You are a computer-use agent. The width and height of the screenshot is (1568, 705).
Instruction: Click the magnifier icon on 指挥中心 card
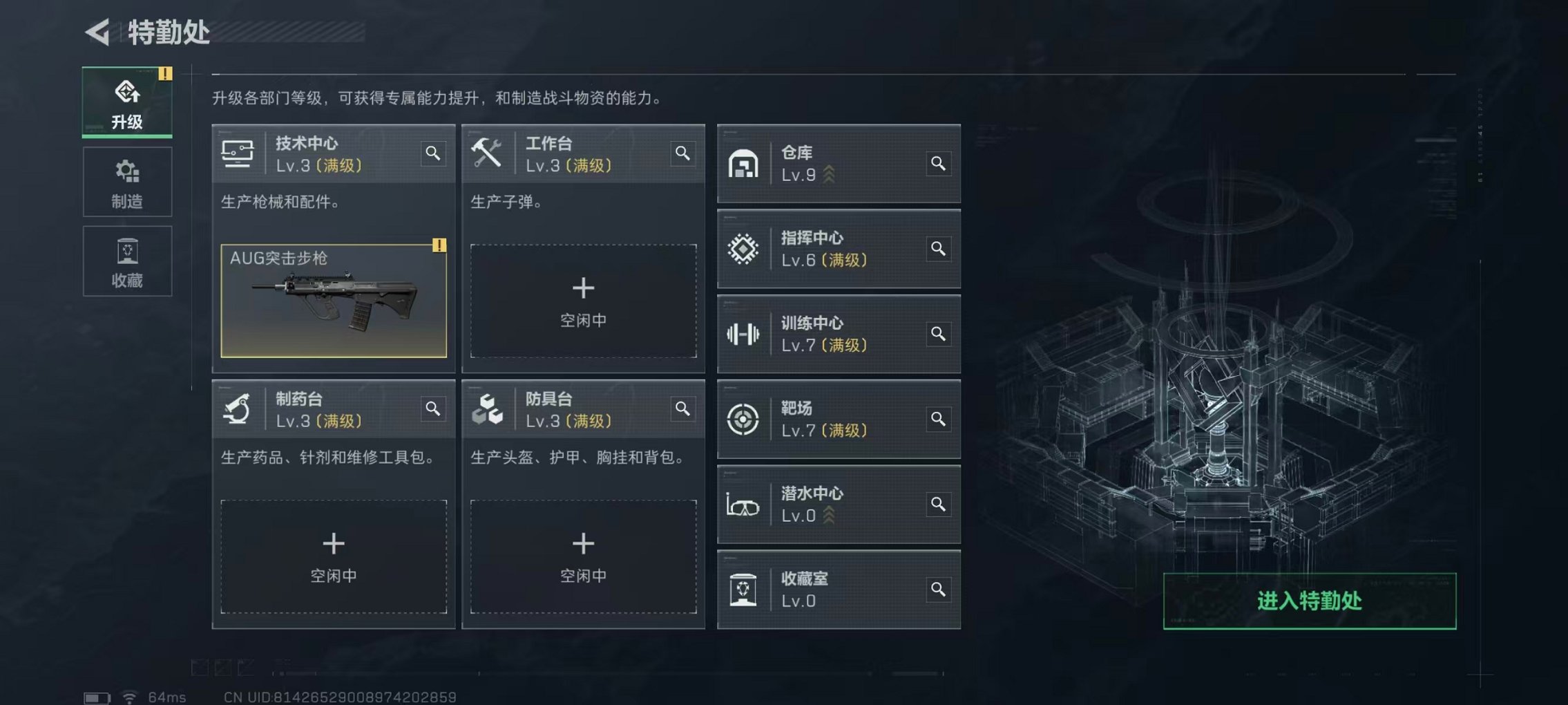[937, 249]
